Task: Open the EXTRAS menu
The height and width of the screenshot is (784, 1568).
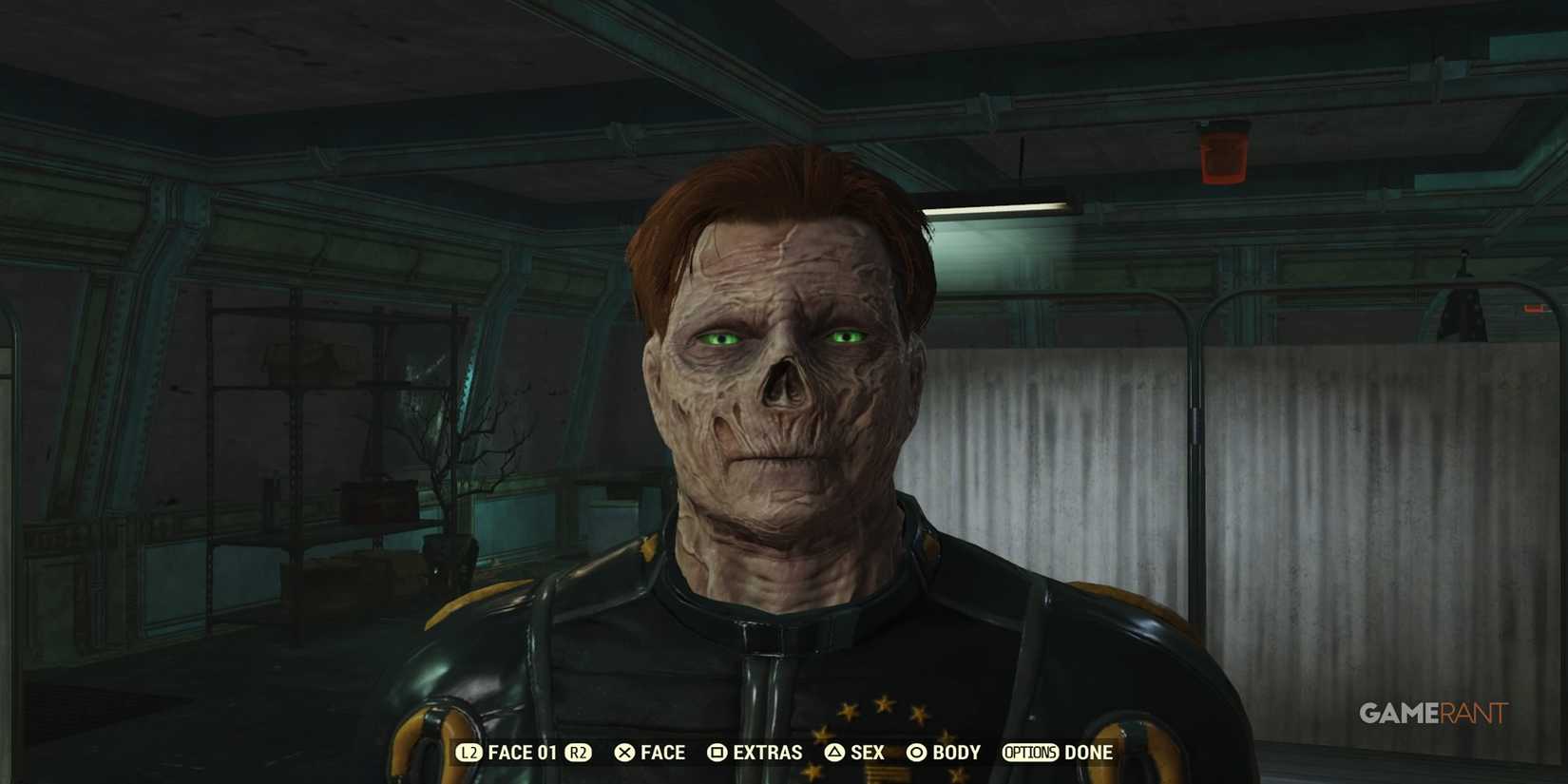Action: click(x=768, y=752)
